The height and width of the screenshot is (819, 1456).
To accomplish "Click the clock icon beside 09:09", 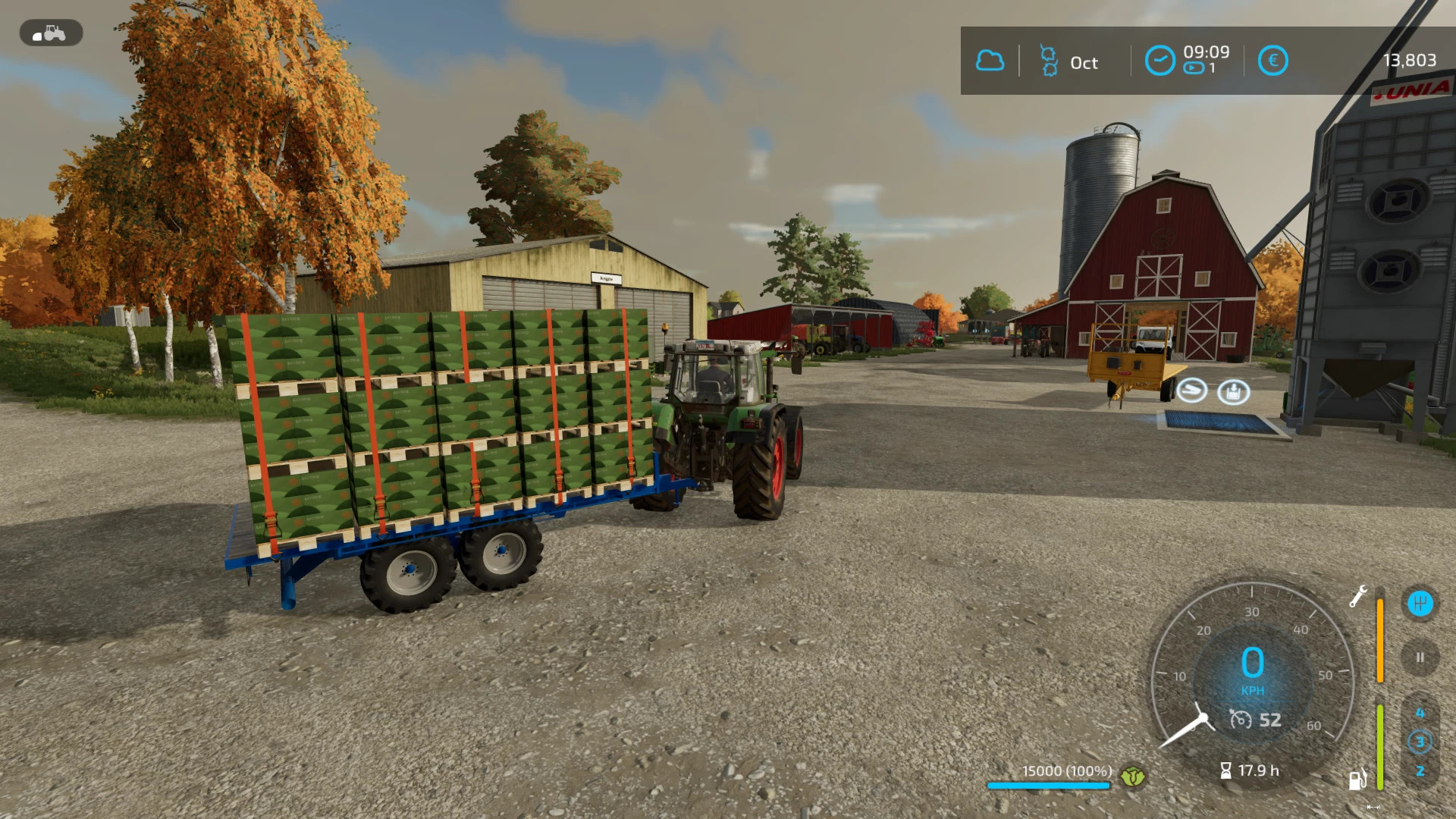I will pos(1159,59).
